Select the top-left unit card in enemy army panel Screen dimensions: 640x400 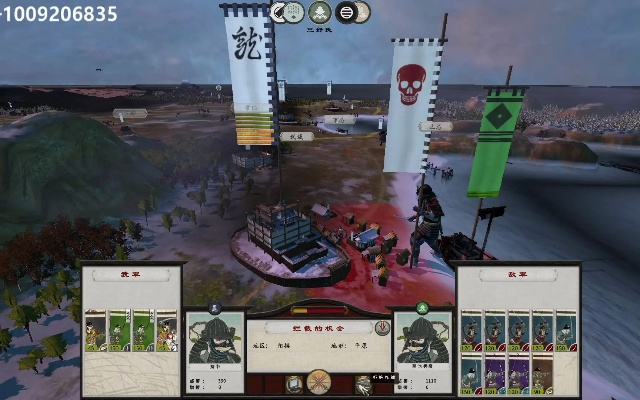coord(471,331)
